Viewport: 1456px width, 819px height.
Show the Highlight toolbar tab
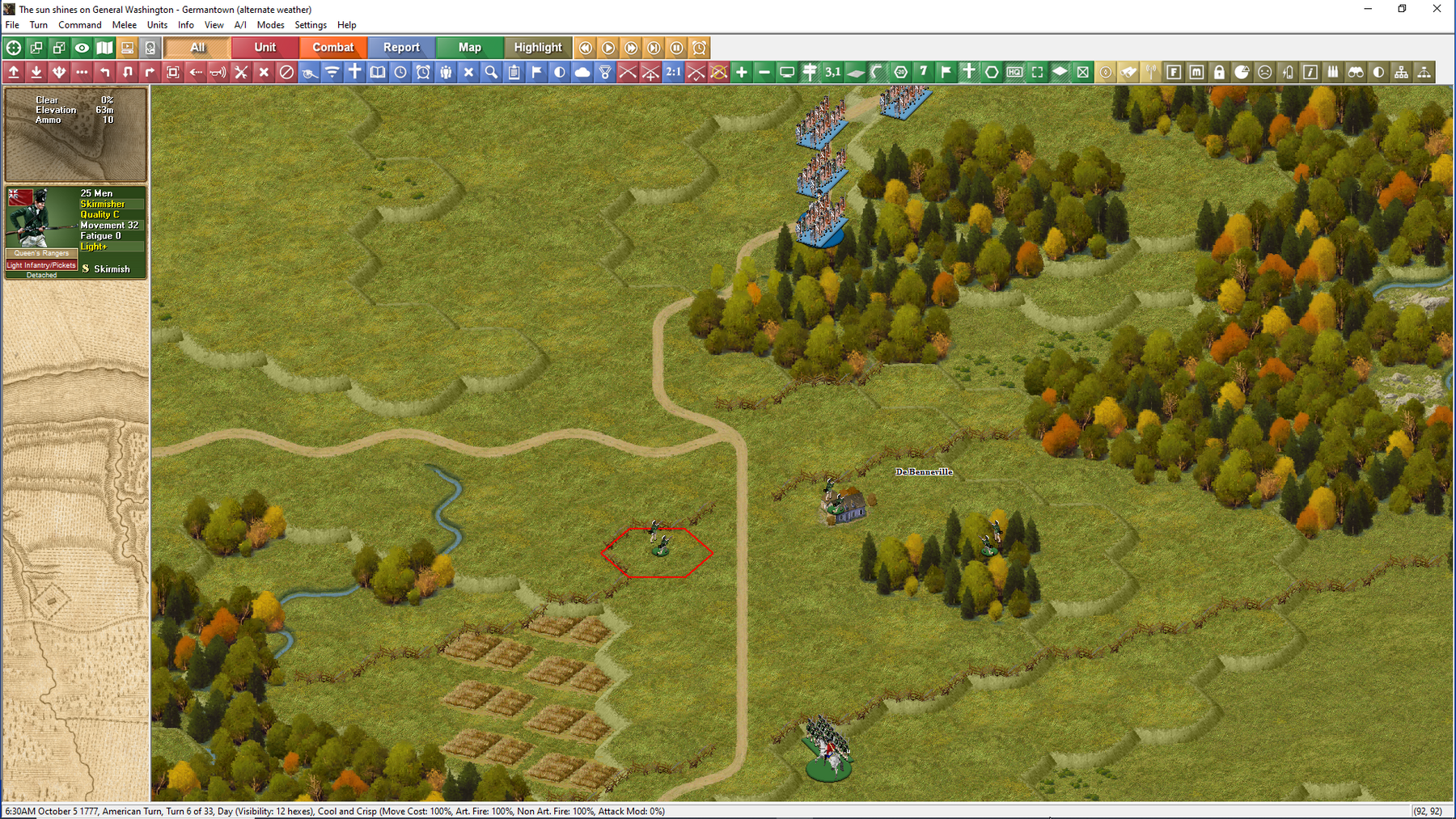click(538, 48)
